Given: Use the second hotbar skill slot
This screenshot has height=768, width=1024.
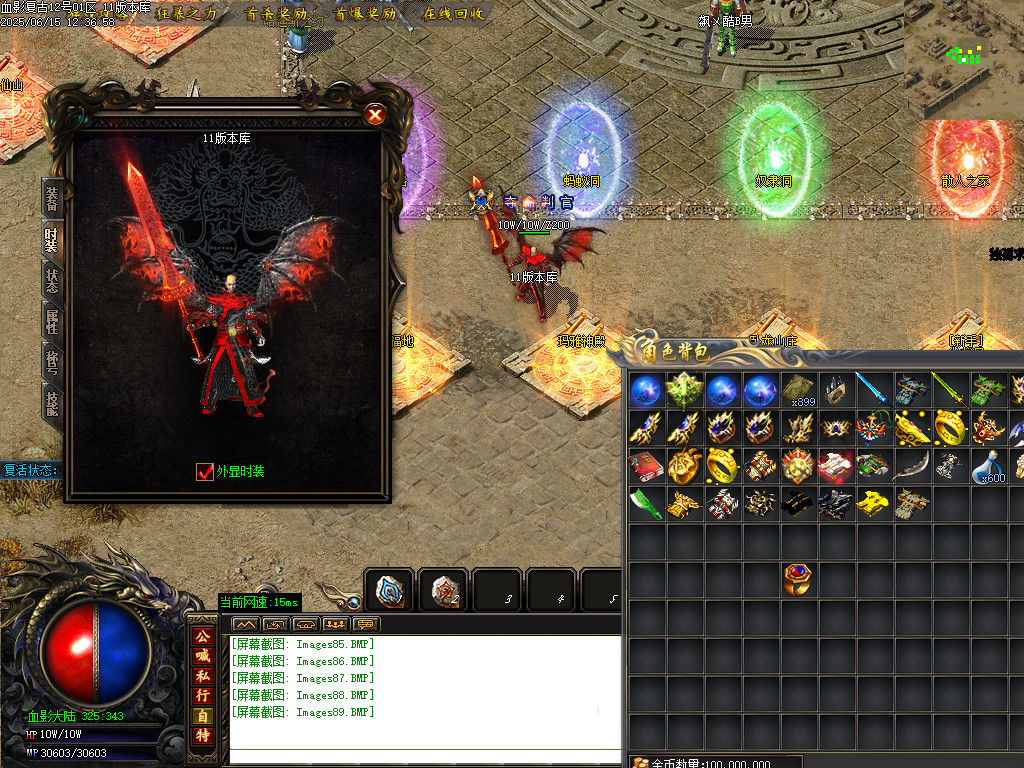Looking at the screenshot, I should tap(443, 590).
